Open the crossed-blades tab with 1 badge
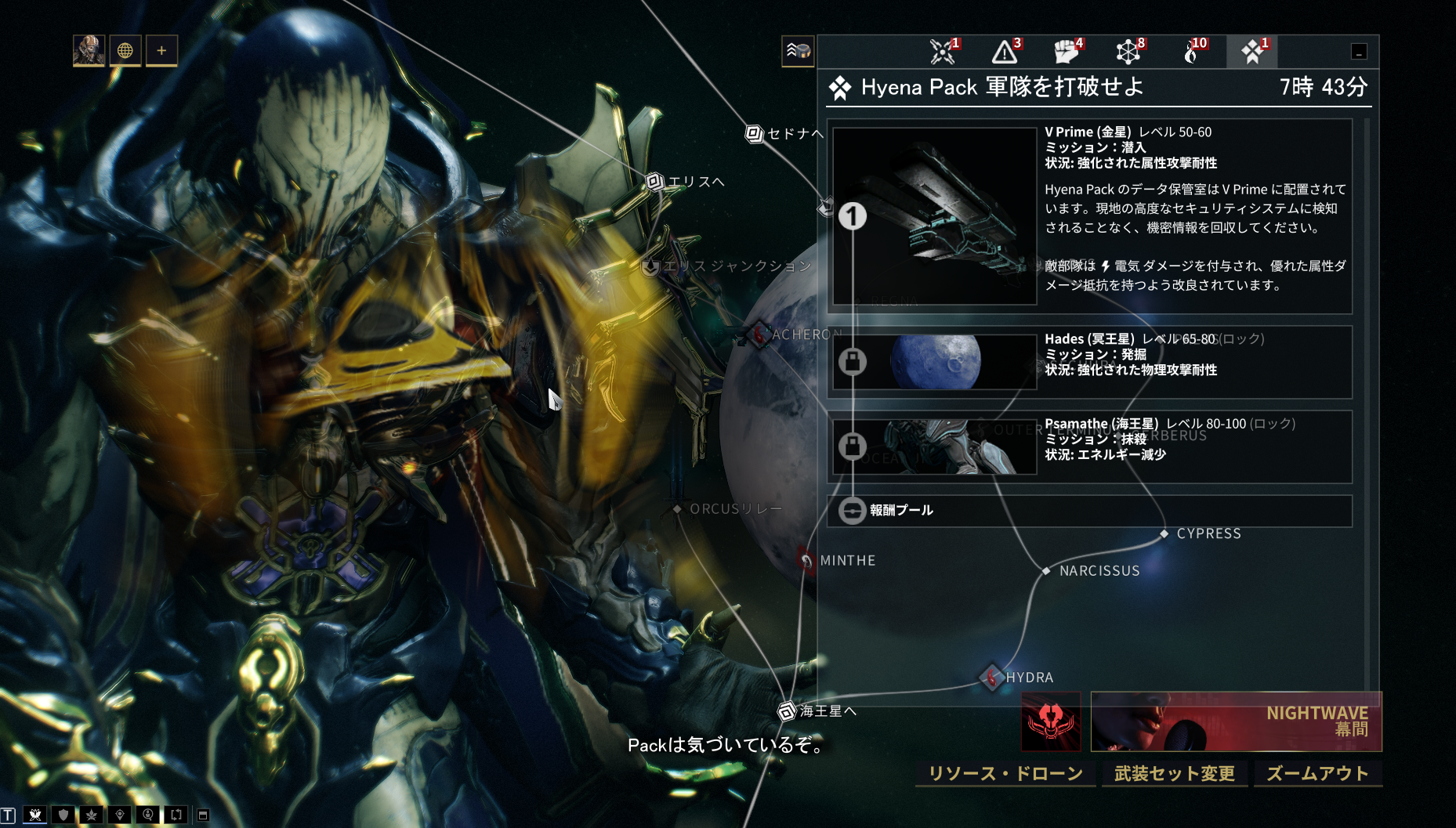This screenshot has height=828, width=1456. [x=944, y=52]
